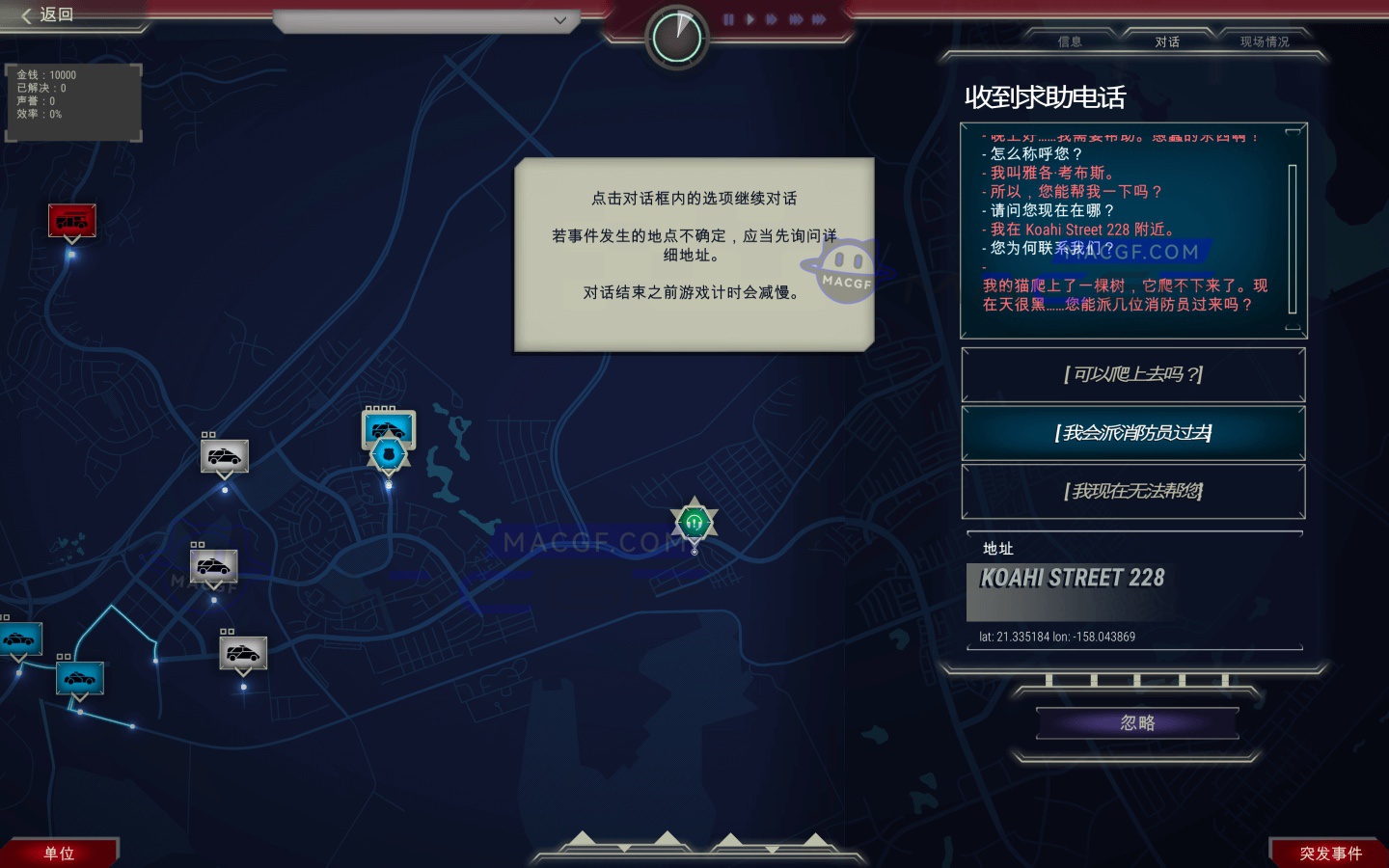Toggle double speed playback
This screenshot has height=868, width=1389.
coord(771,18)
